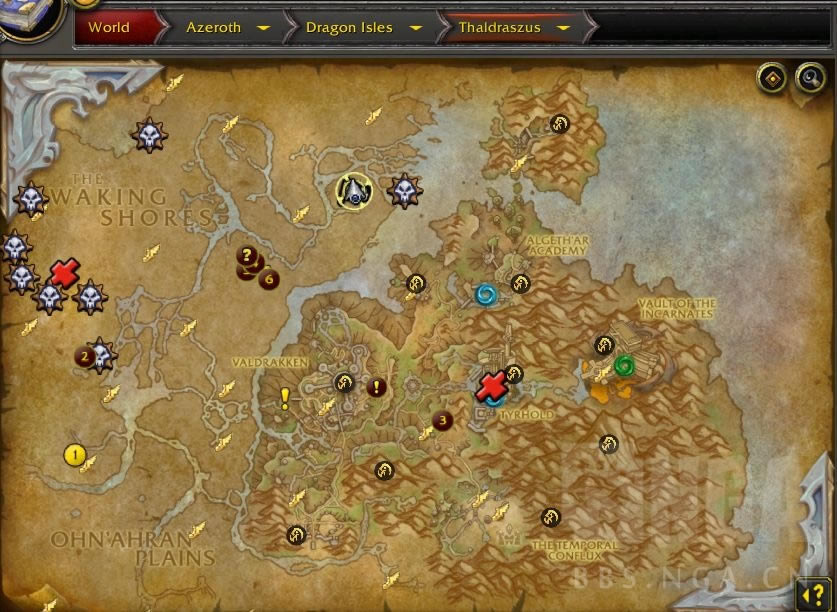
Task: Click the red X marker near Tyrhold
Action: click(x=491, y=386)
